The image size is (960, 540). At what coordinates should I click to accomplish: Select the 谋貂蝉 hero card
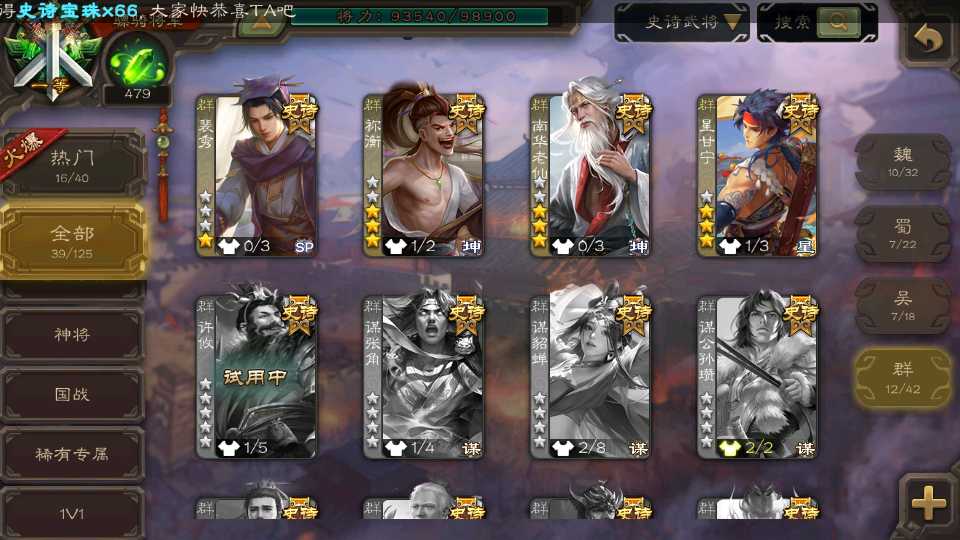(x=591, y=376)
